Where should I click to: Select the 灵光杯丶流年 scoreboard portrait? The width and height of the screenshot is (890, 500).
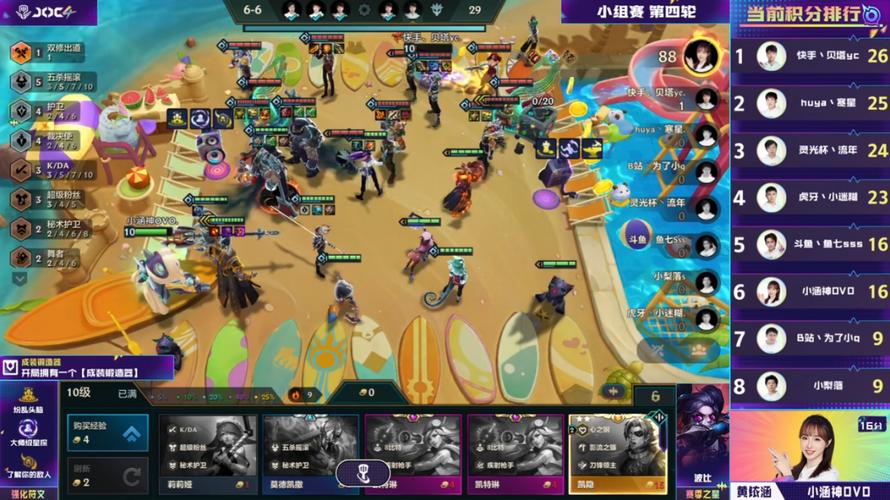[706, 208]
